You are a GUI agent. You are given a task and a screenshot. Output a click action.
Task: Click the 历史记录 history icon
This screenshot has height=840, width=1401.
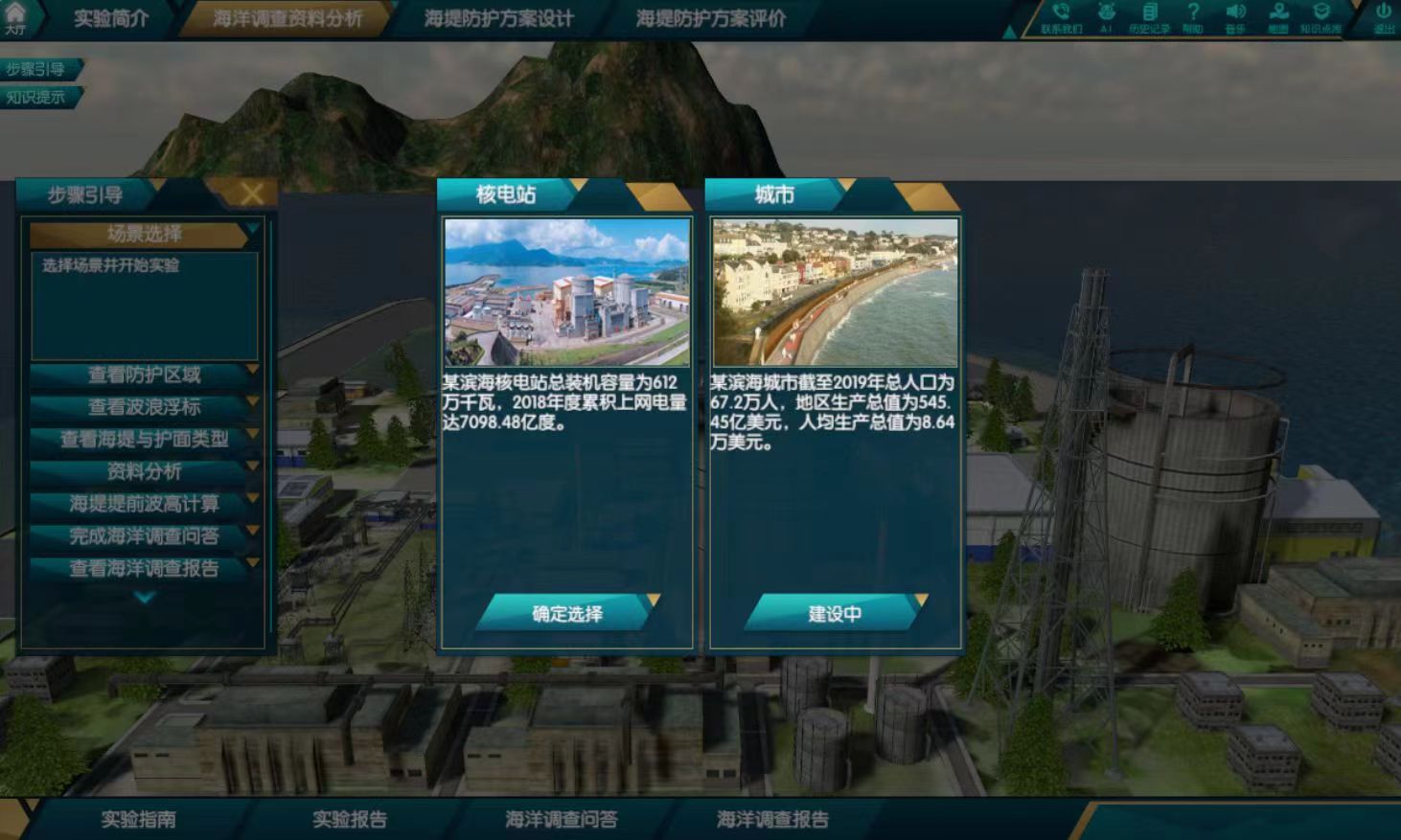click(1148, 17)
